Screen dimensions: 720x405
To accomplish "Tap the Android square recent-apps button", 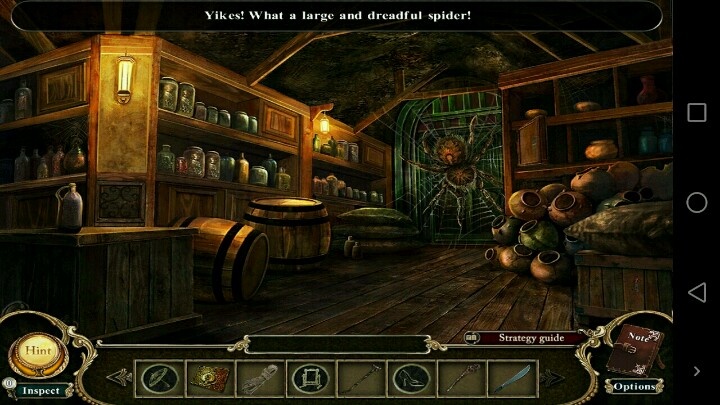I will pos(696,113).
